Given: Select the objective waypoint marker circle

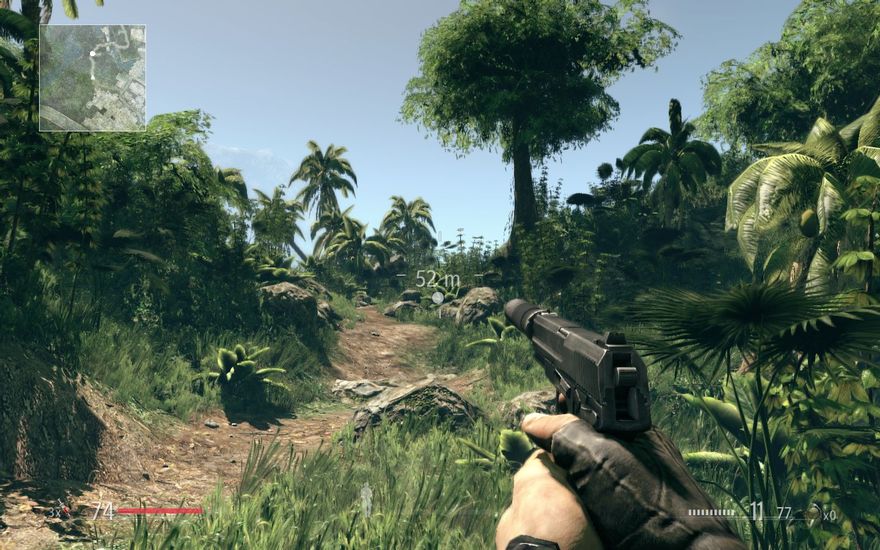Looking at the screenshot, I should tap(437, 297).
